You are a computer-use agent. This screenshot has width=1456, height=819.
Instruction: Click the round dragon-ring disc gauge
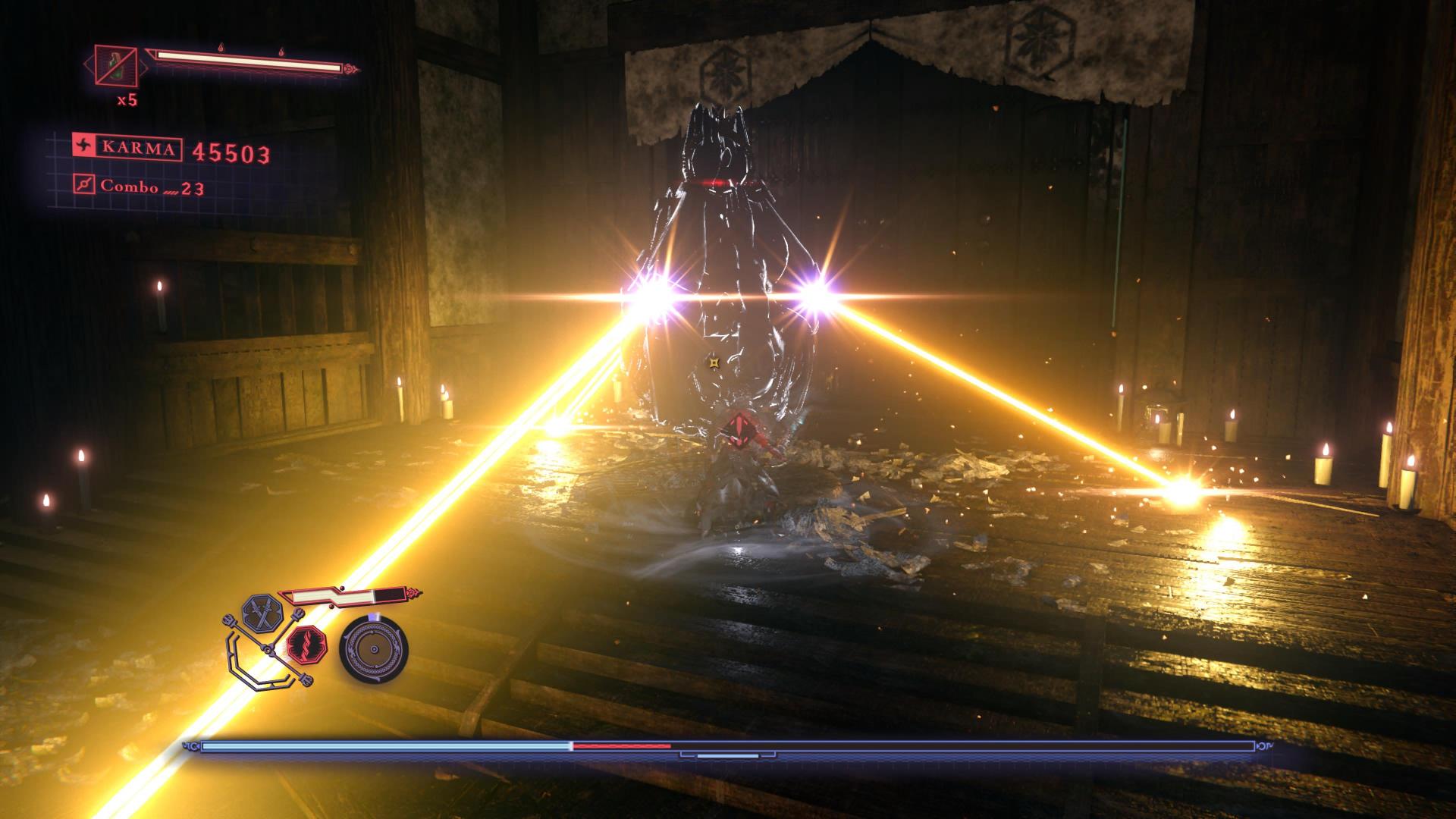[373, 650]
